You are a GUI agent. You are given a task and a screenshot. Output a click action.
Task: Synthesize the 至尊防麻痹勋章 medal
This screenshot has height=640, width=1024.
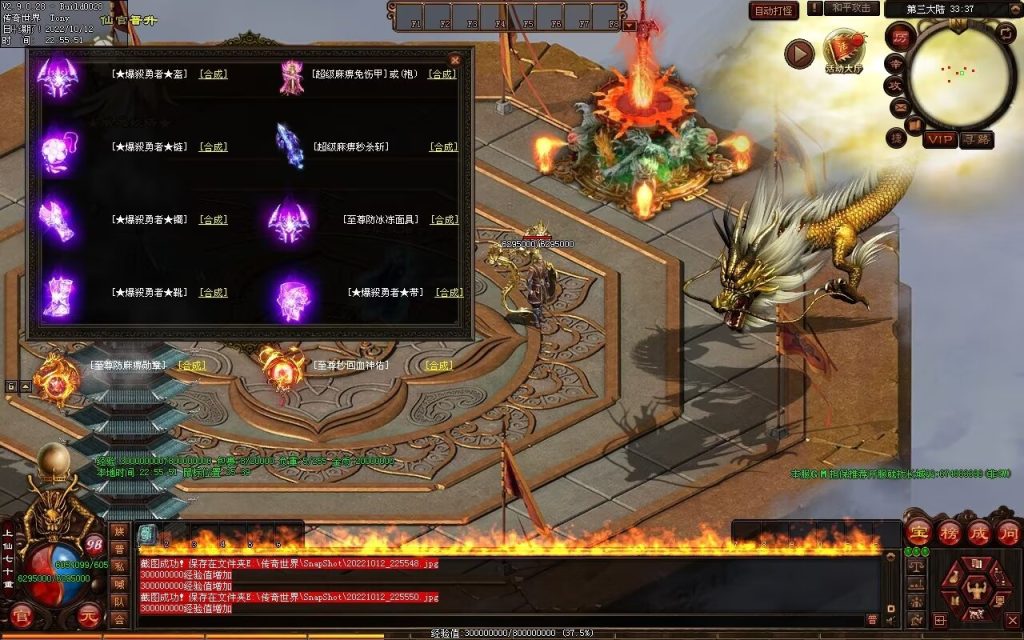[x=191, y=366]
